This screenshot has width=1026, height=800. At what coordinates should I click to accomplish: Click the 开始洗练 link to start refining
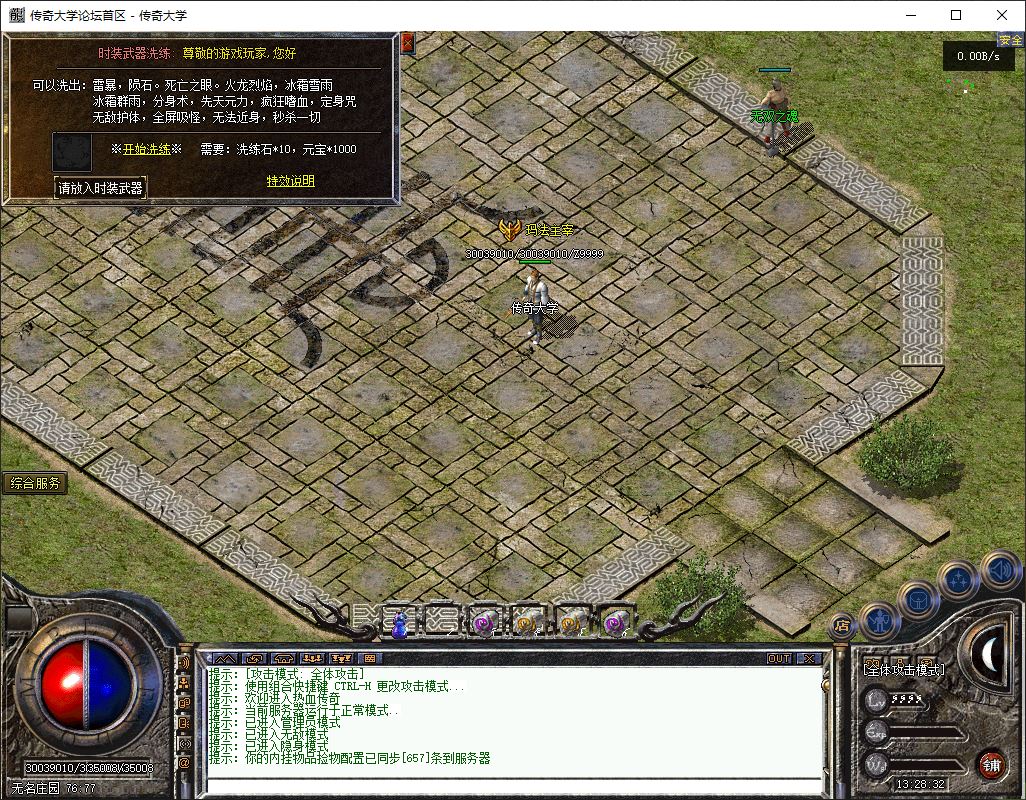146,149
